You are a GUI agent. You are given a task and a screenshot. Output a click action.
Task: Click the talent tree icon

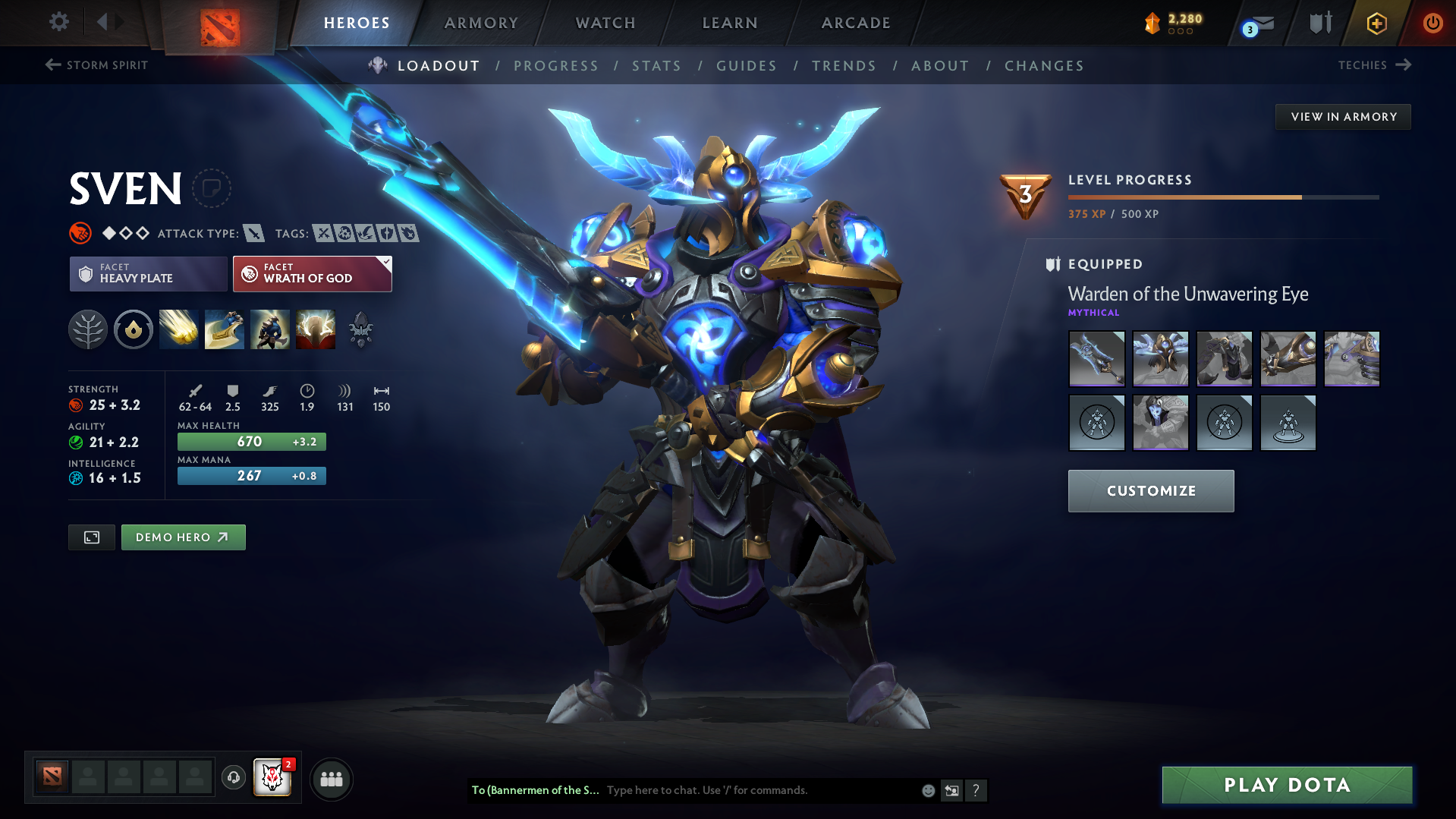[x=88, y=329]
